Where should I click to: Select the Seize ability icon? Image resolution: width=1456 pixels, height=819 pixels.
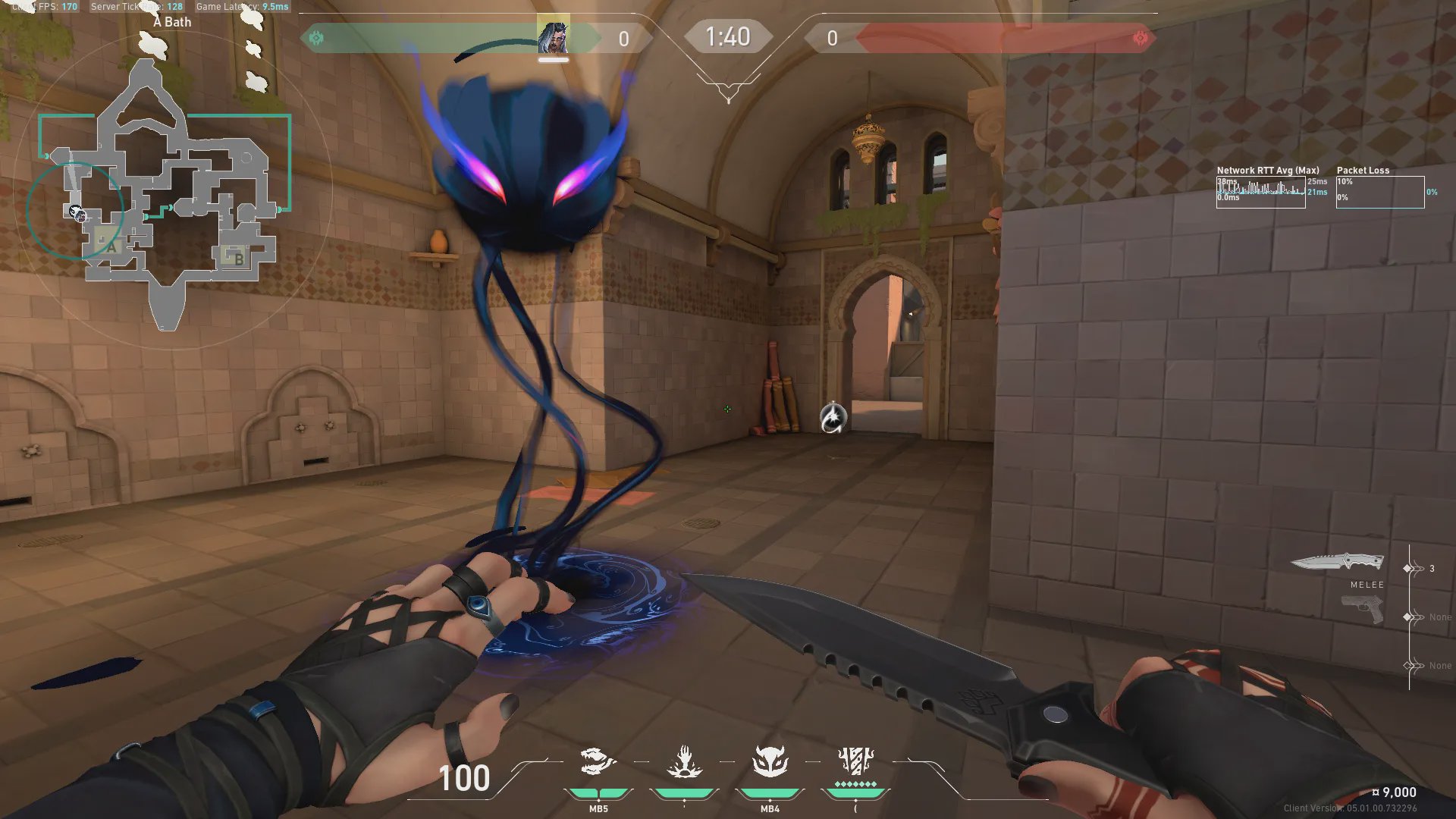coord(684,761)
